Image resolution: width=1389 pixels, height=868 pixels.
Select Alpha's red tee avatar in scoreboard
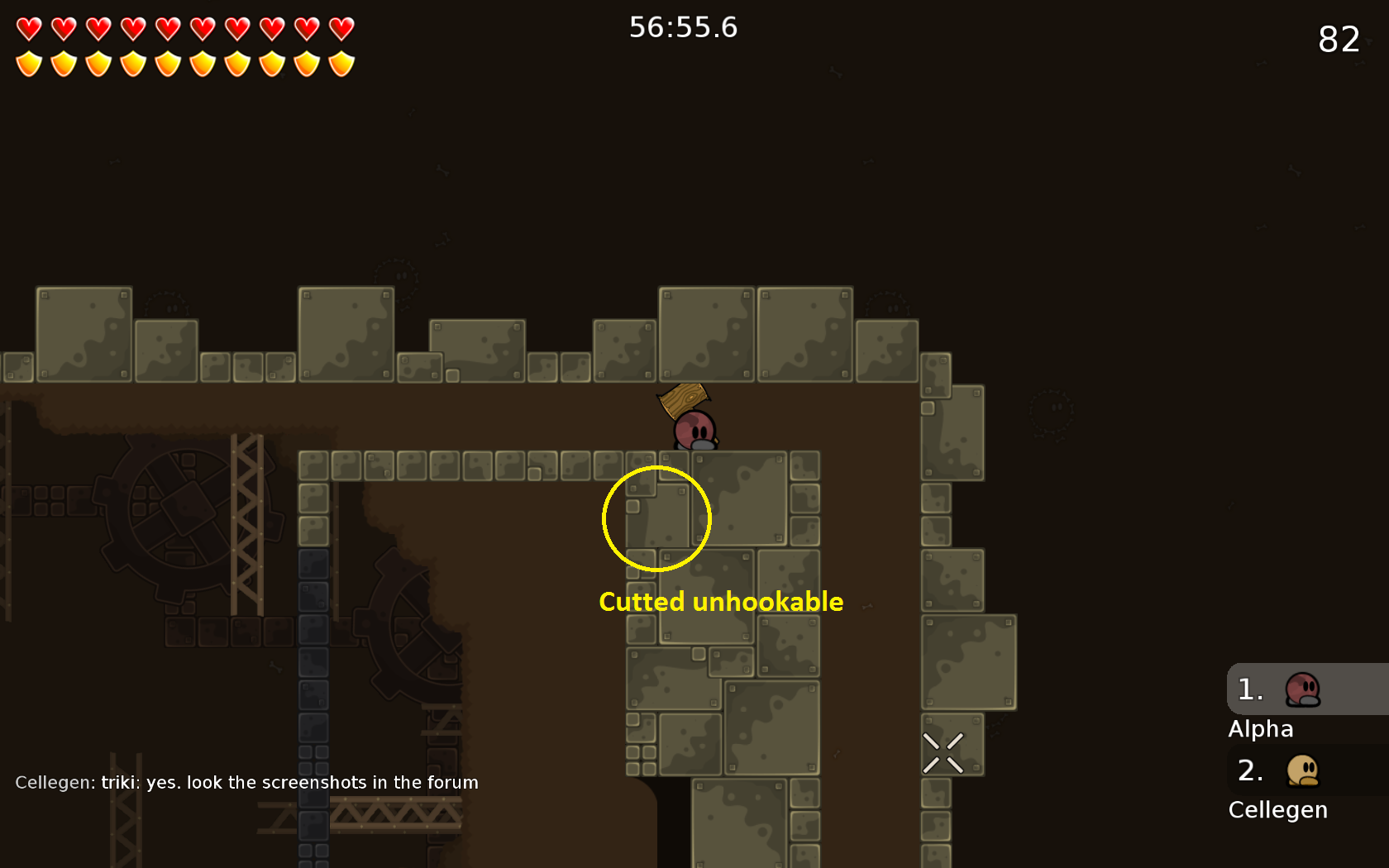pyautogui.click(x=1302, y=690)
